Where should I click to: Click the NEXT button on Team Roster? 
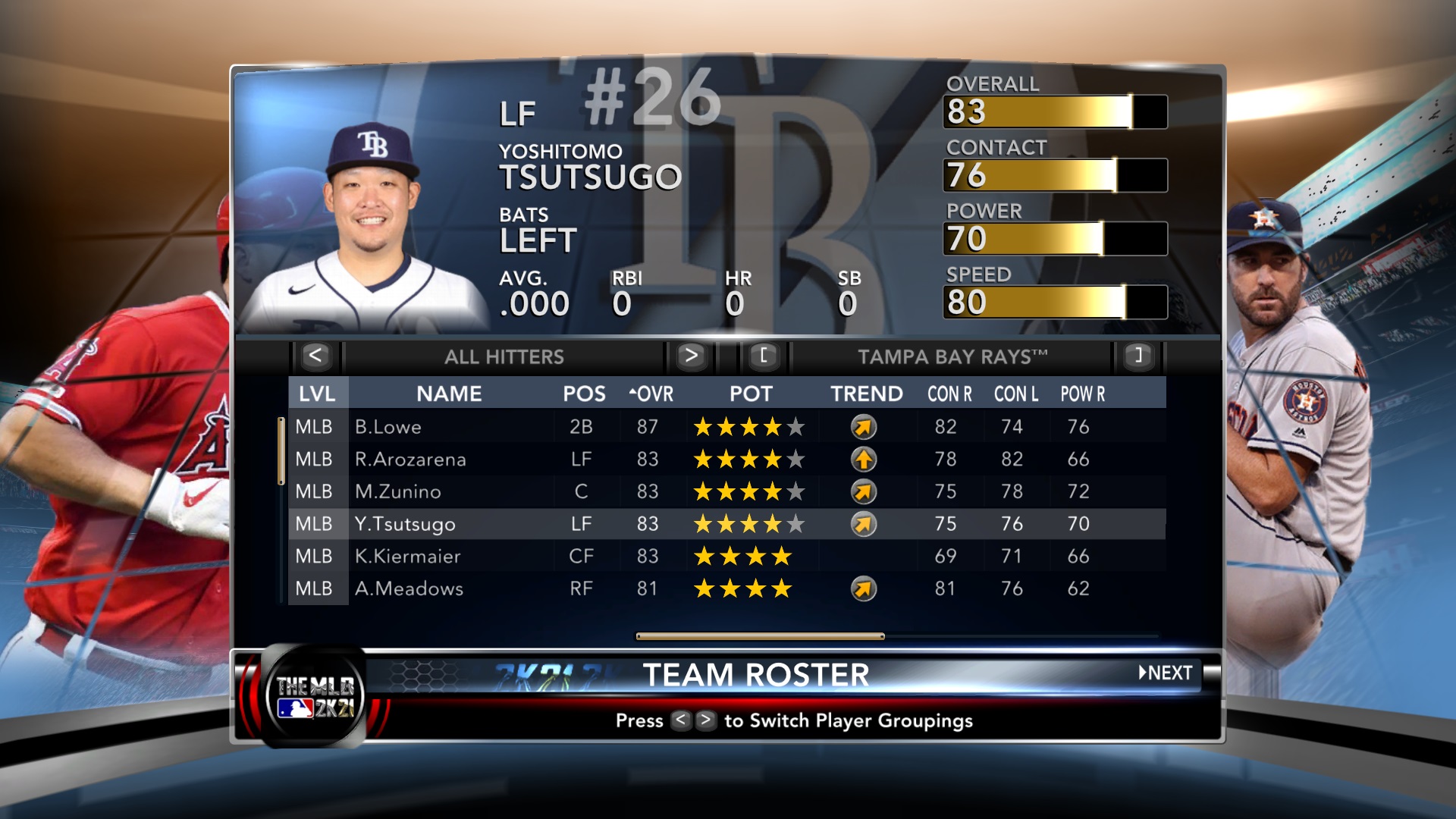[x=1166, y=673]
